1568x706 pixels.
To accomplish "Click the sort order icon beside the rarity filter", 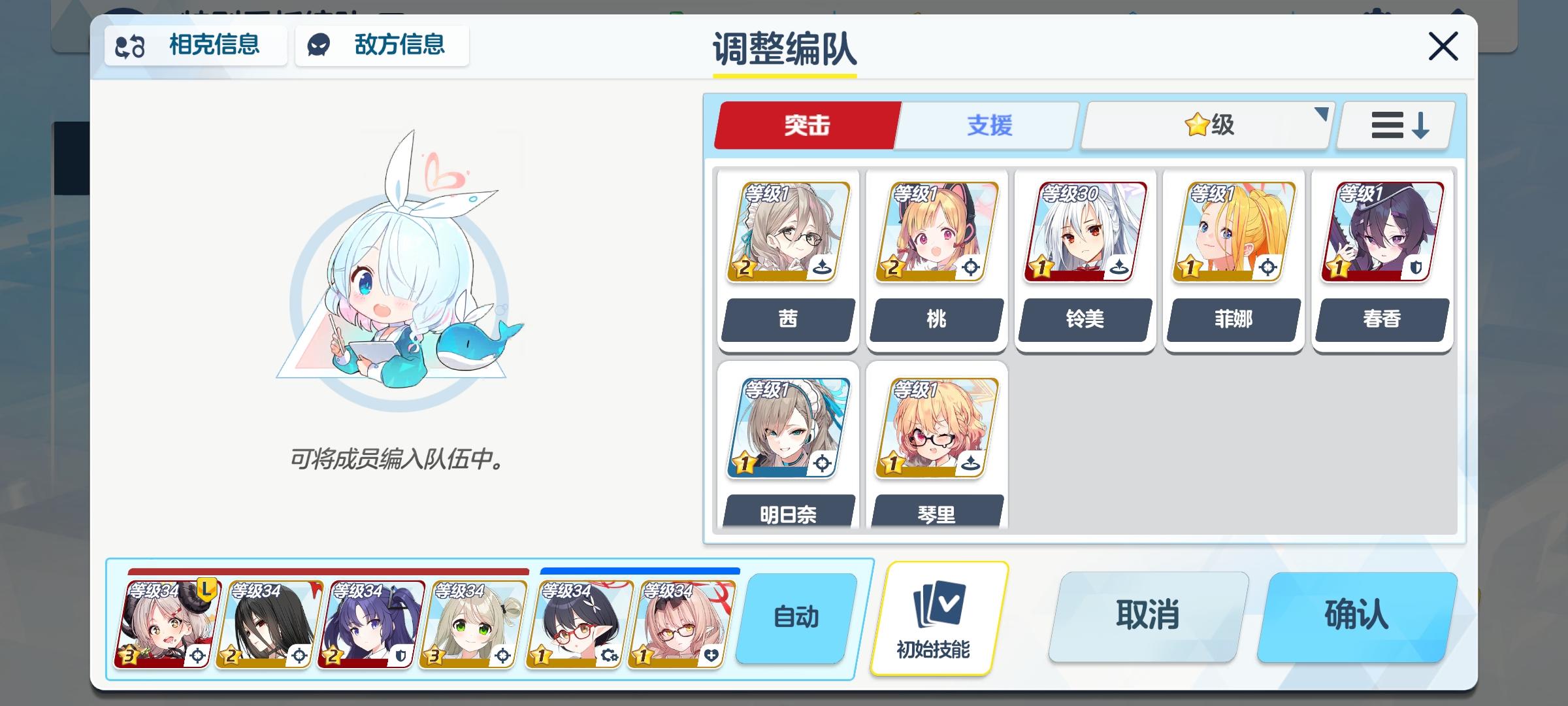I will (1394, 125).
